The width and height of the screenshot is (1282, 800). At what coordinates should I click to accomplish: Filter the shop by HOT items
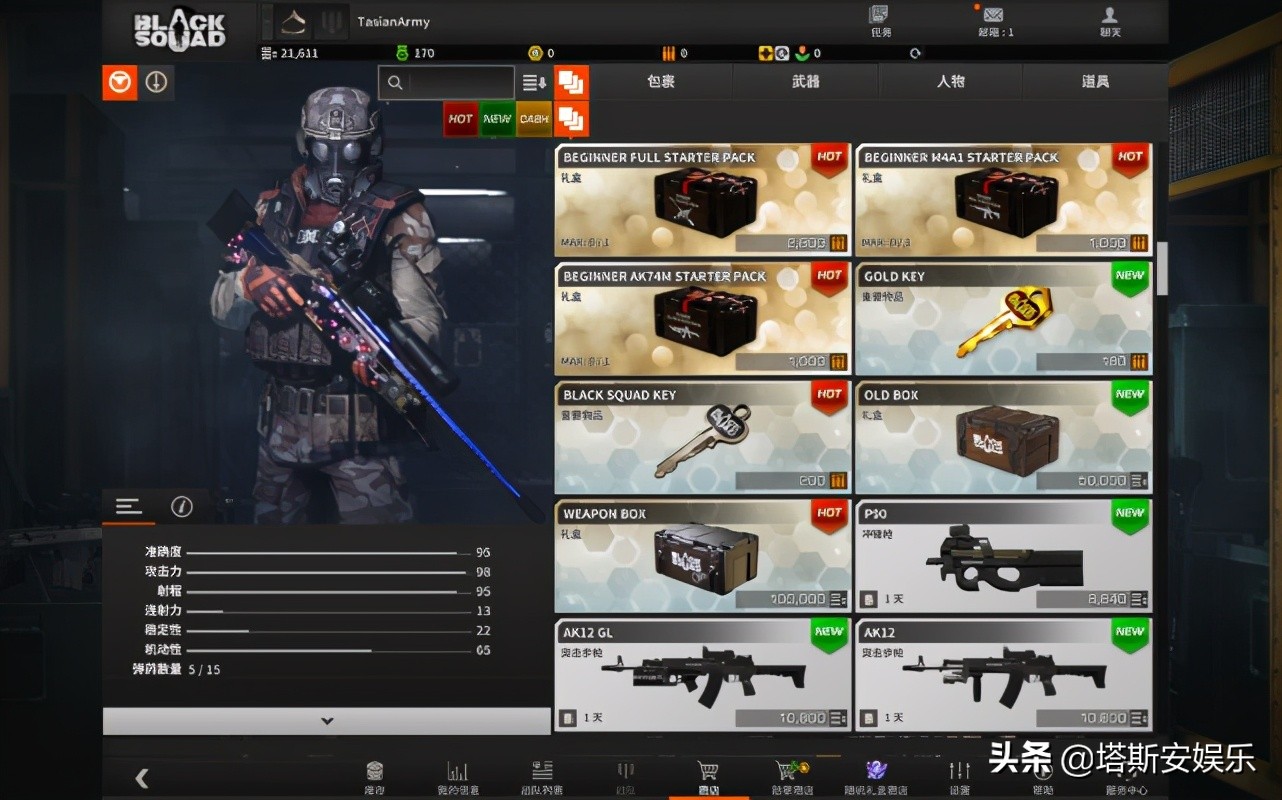pyautogui.click(x=460, y=119)
